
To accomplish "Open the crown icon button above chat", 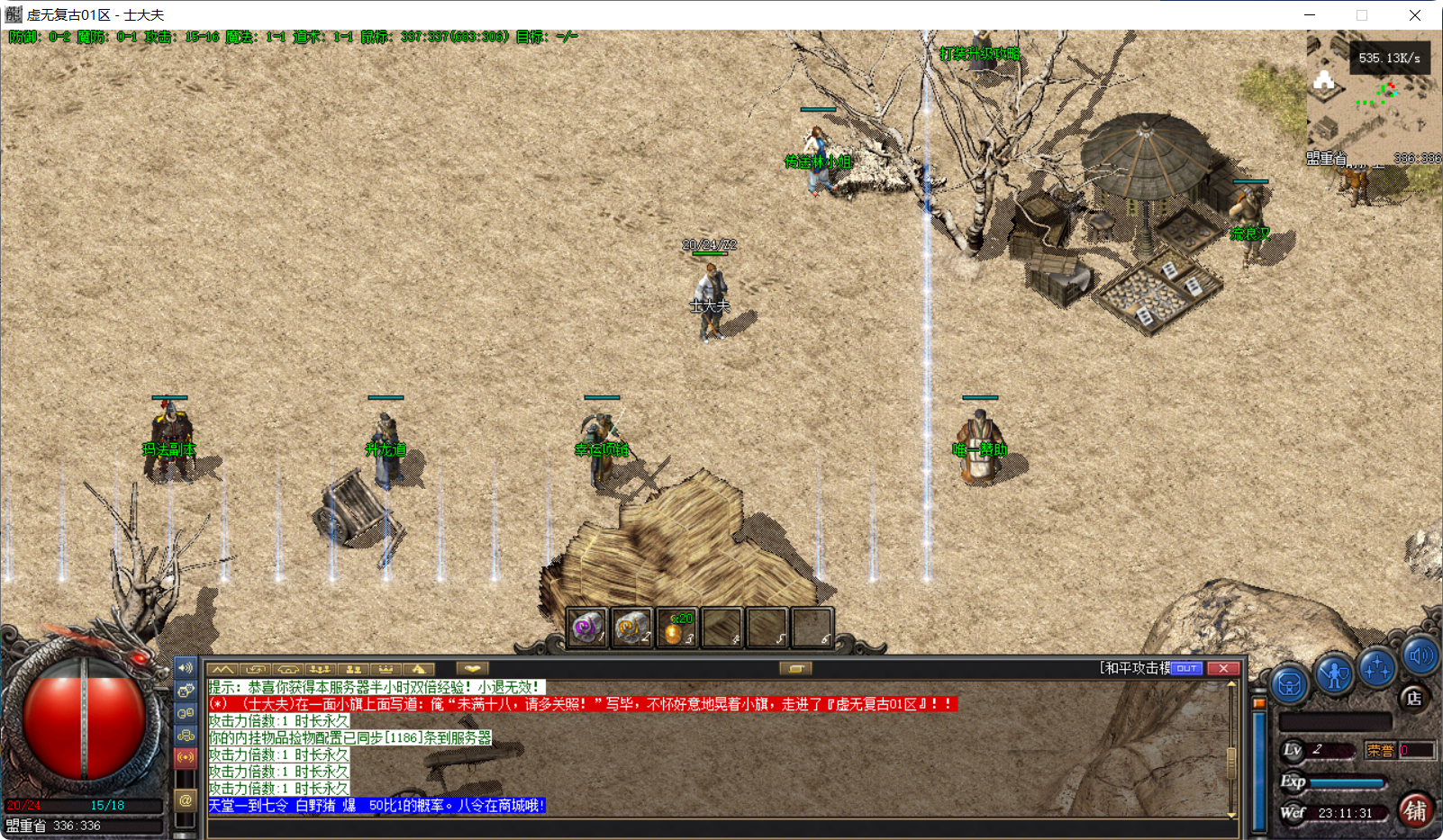I will pos(386,669).
